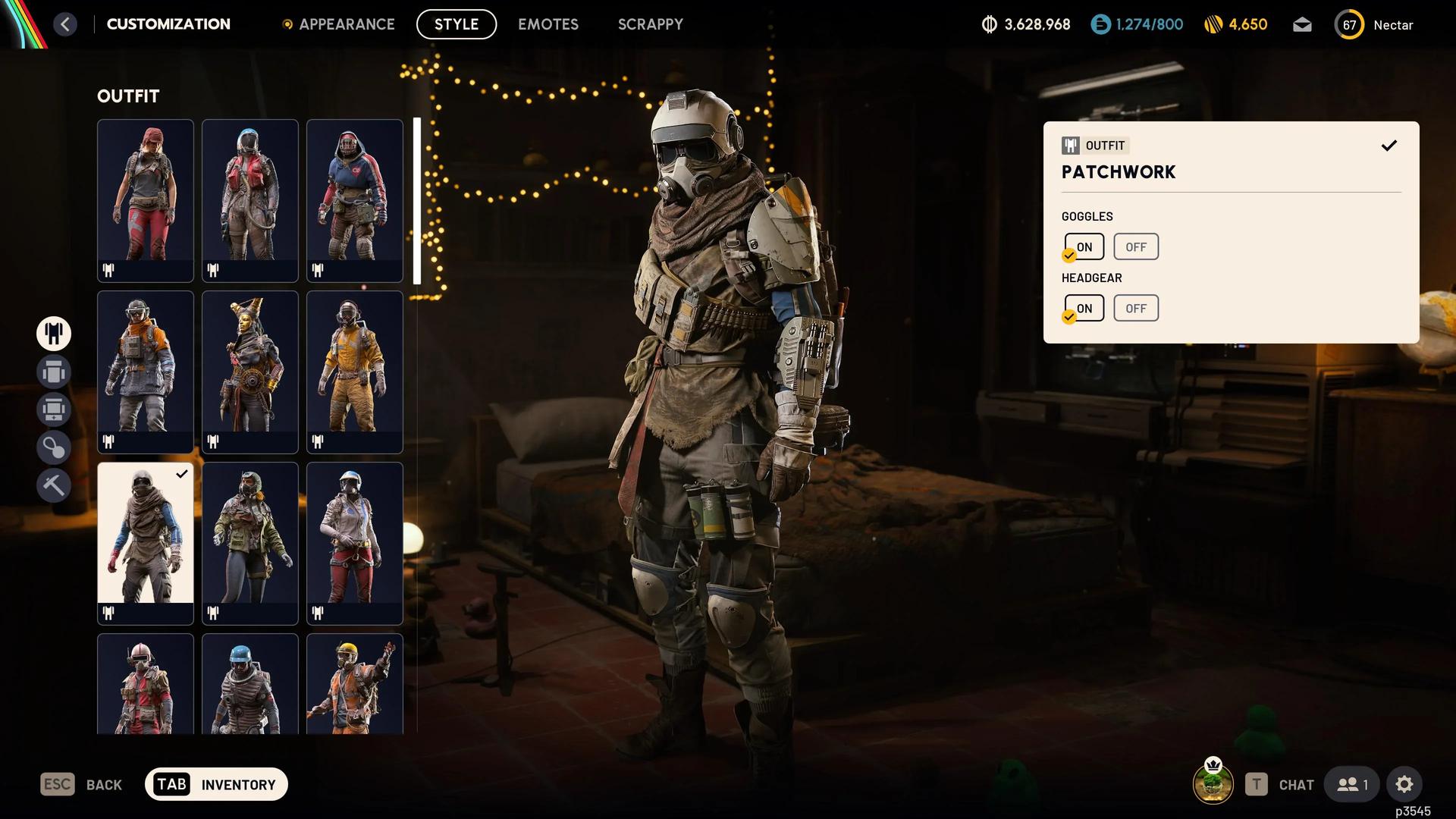Open the mailbox inbox icon

point(1302,24)
